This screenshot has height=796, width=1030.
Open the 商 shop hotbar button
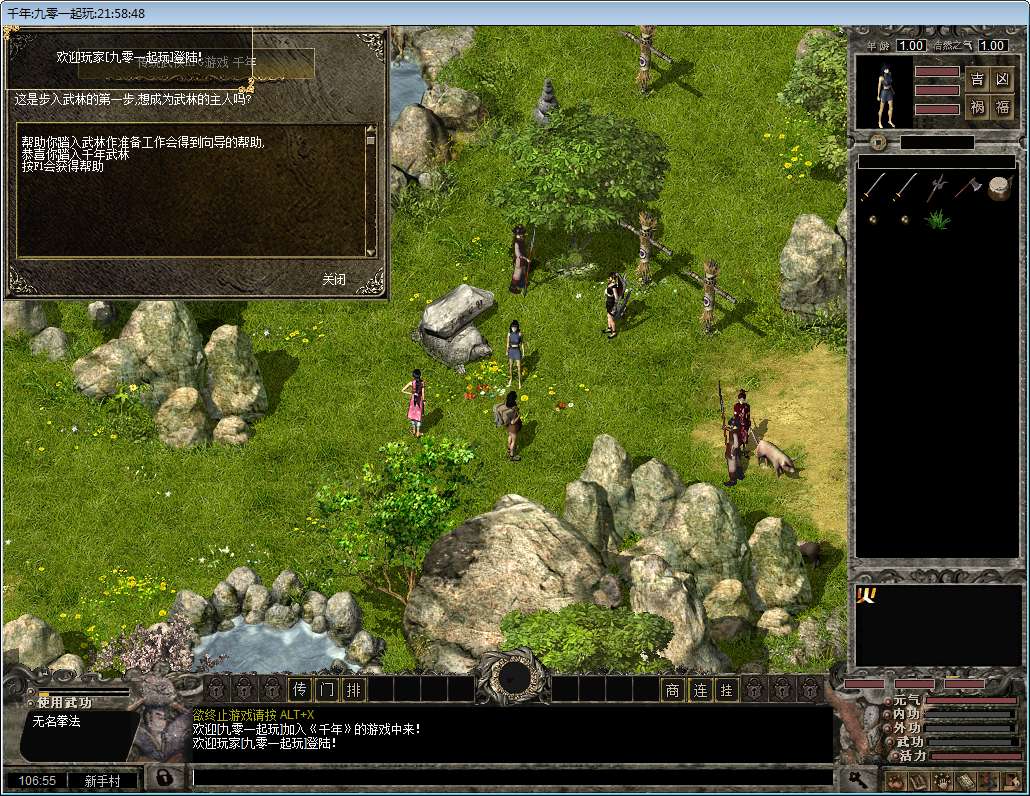673,689
